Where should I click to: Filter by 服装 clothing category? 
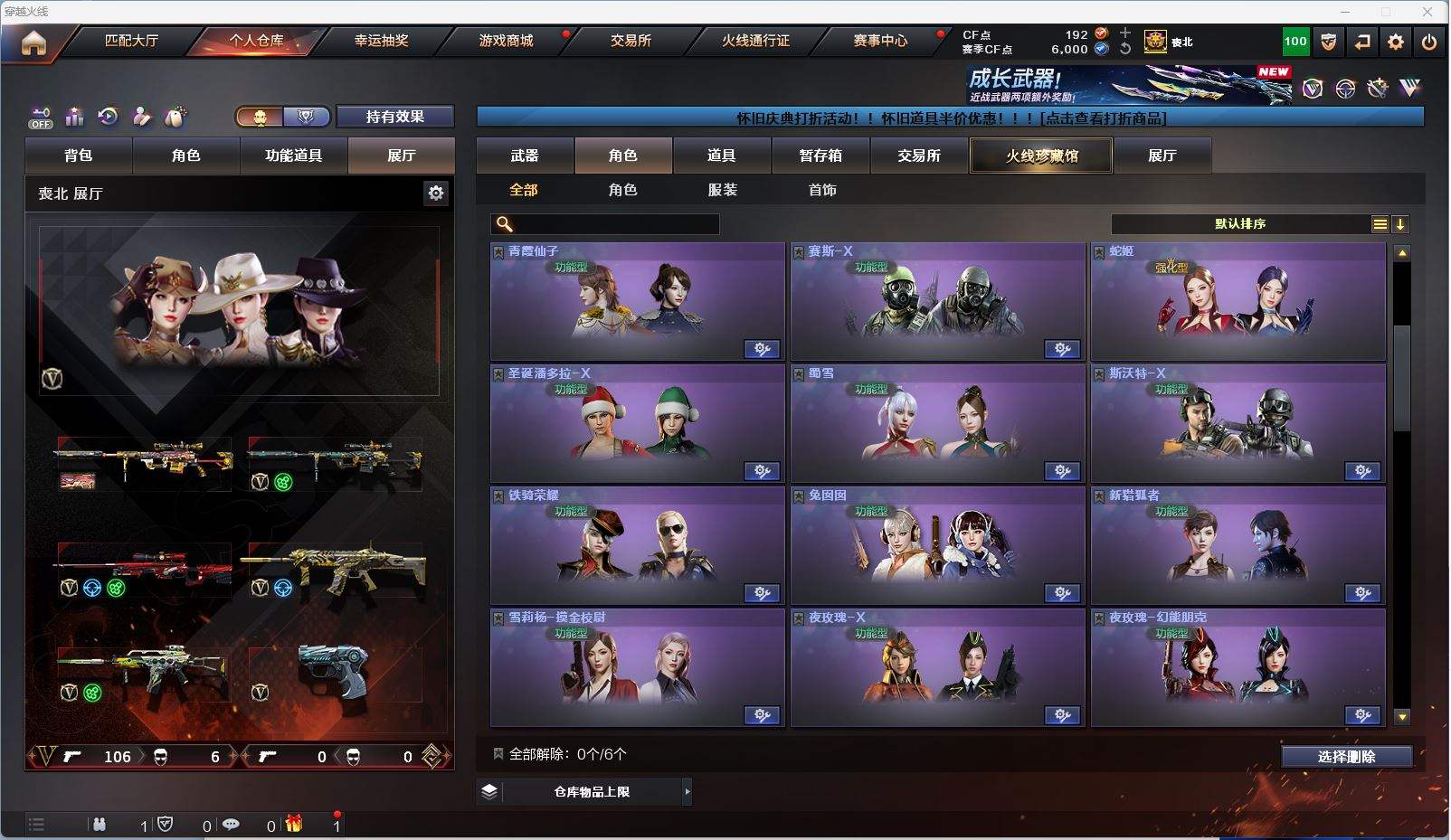pos(722,190)
